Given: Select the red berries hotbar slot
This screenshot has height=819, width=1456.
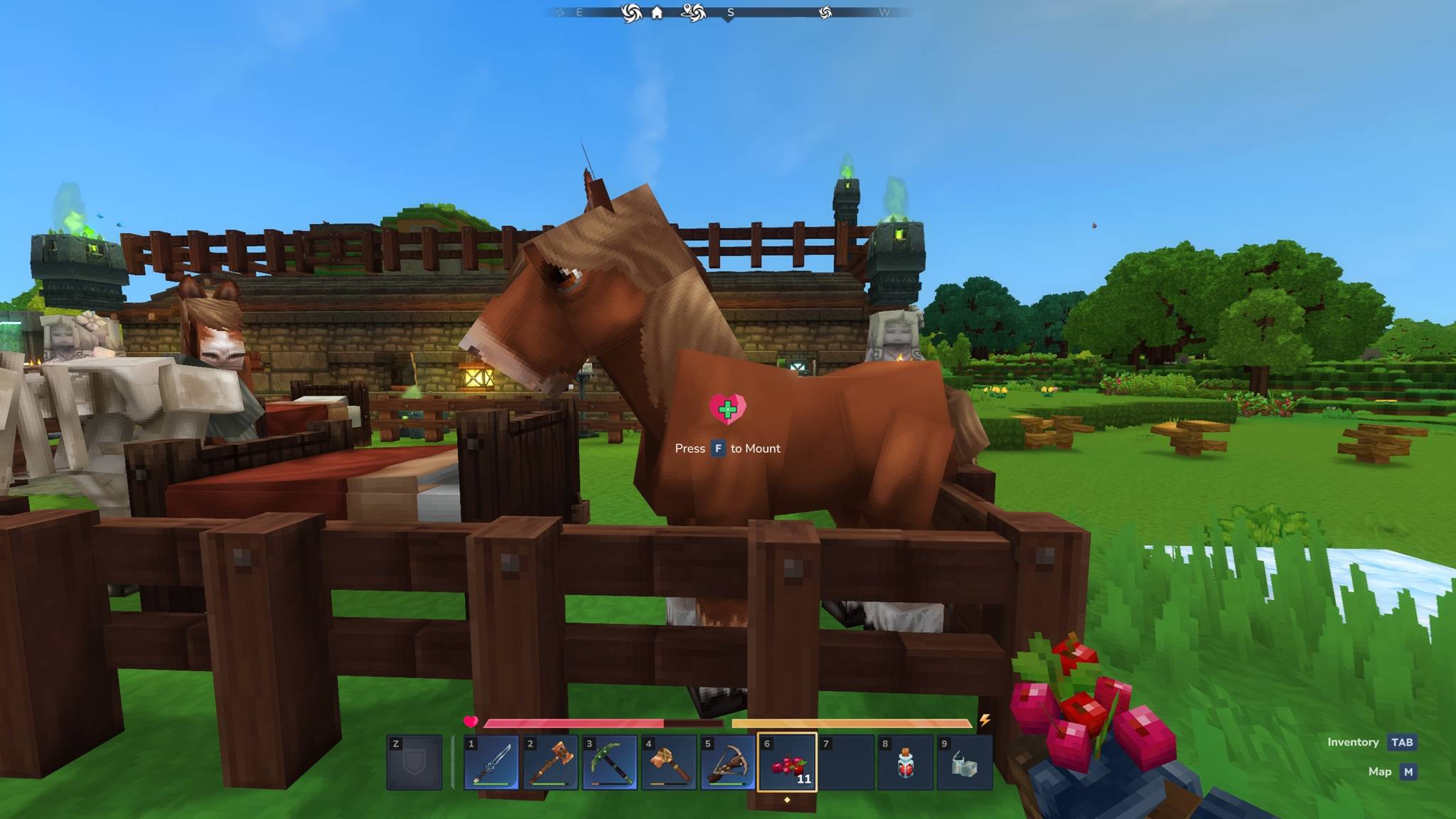Looking at the screenshot, I should tap(787, 763).
